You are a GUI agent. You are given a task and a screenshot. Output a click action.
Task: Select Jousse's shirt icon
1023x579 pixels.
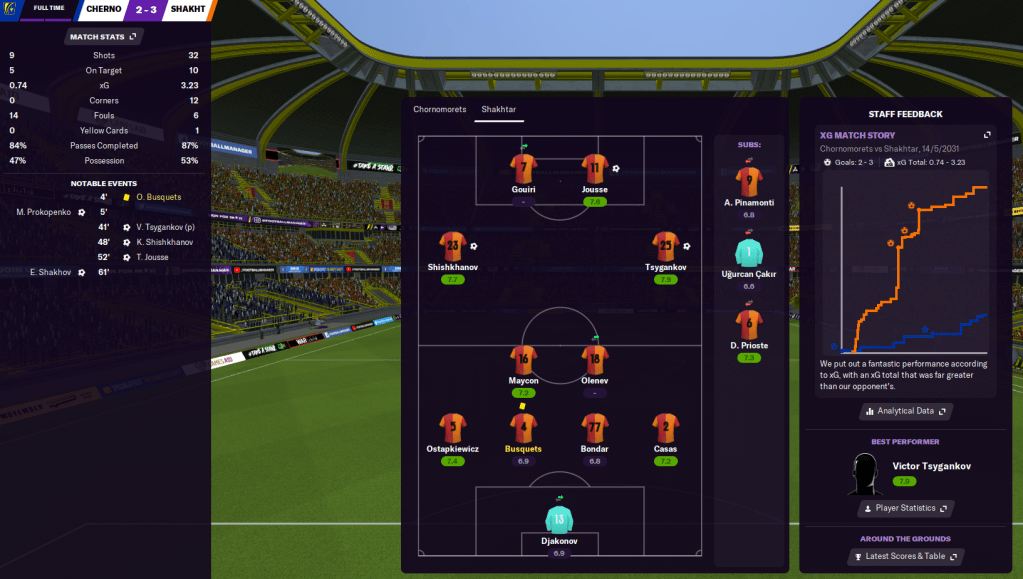coord(594,167)
